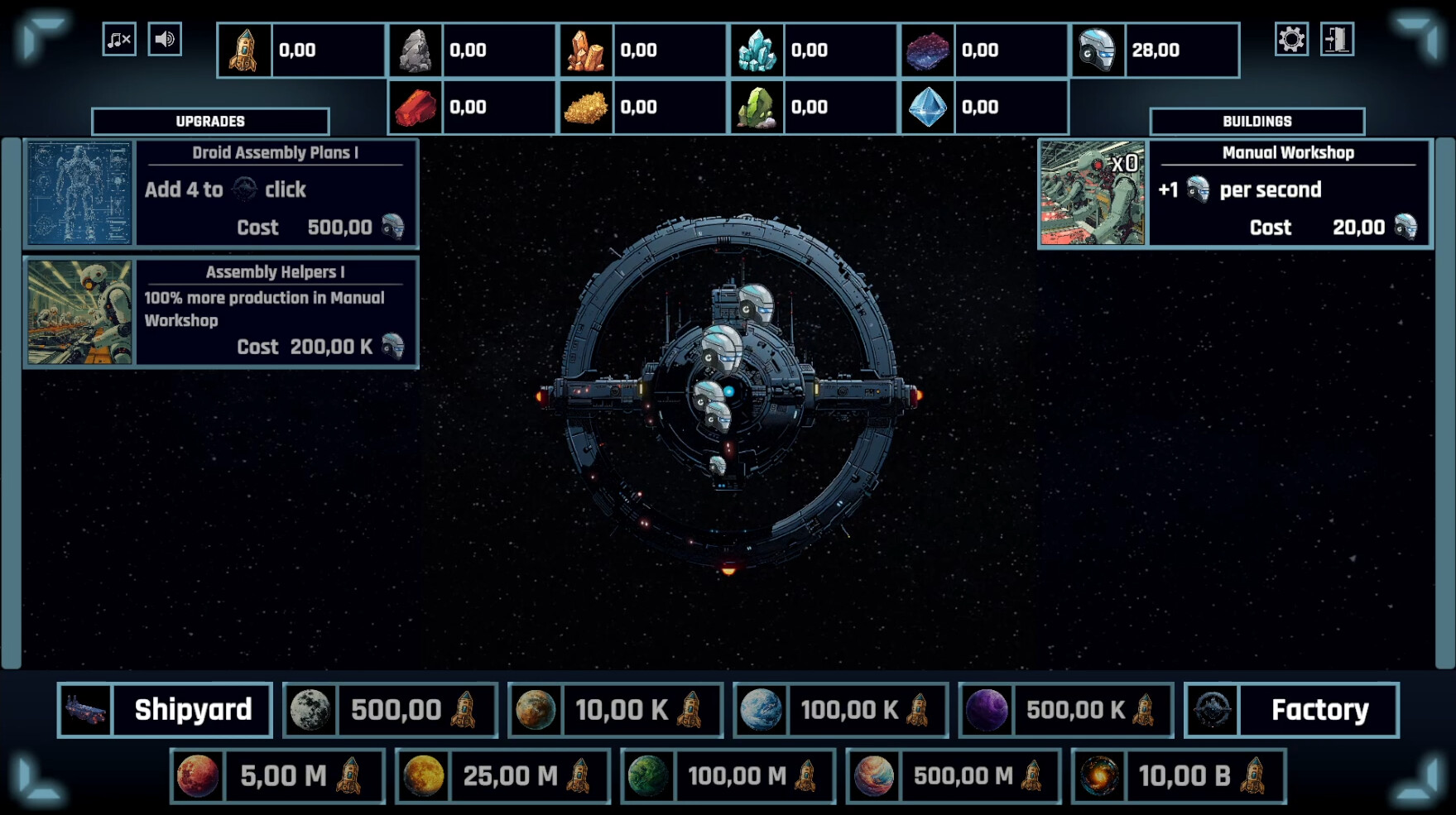Click the blue crystal resource icon
This screenshot has height=815, width=1456.
pyautogui.click(x=758, y=49)
